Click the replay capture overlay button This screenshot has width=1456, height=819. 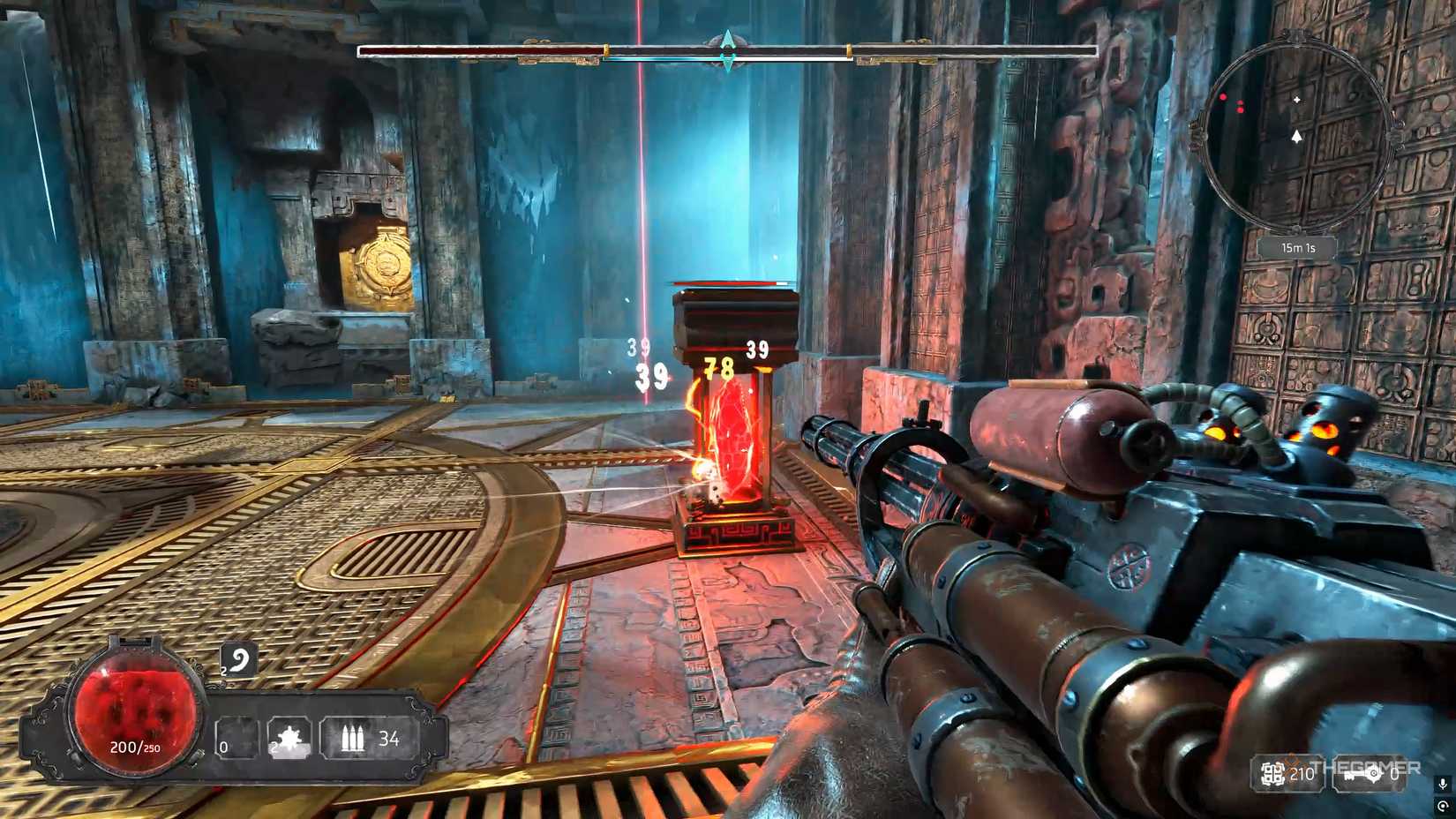1443,807
